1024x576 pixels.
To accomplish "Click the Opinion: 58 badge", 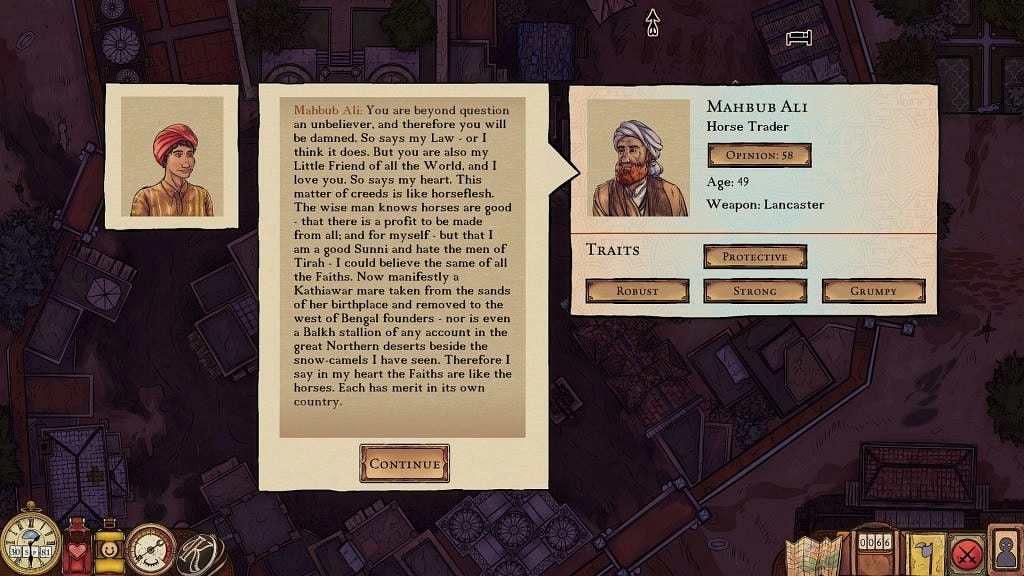I will 759,155.
